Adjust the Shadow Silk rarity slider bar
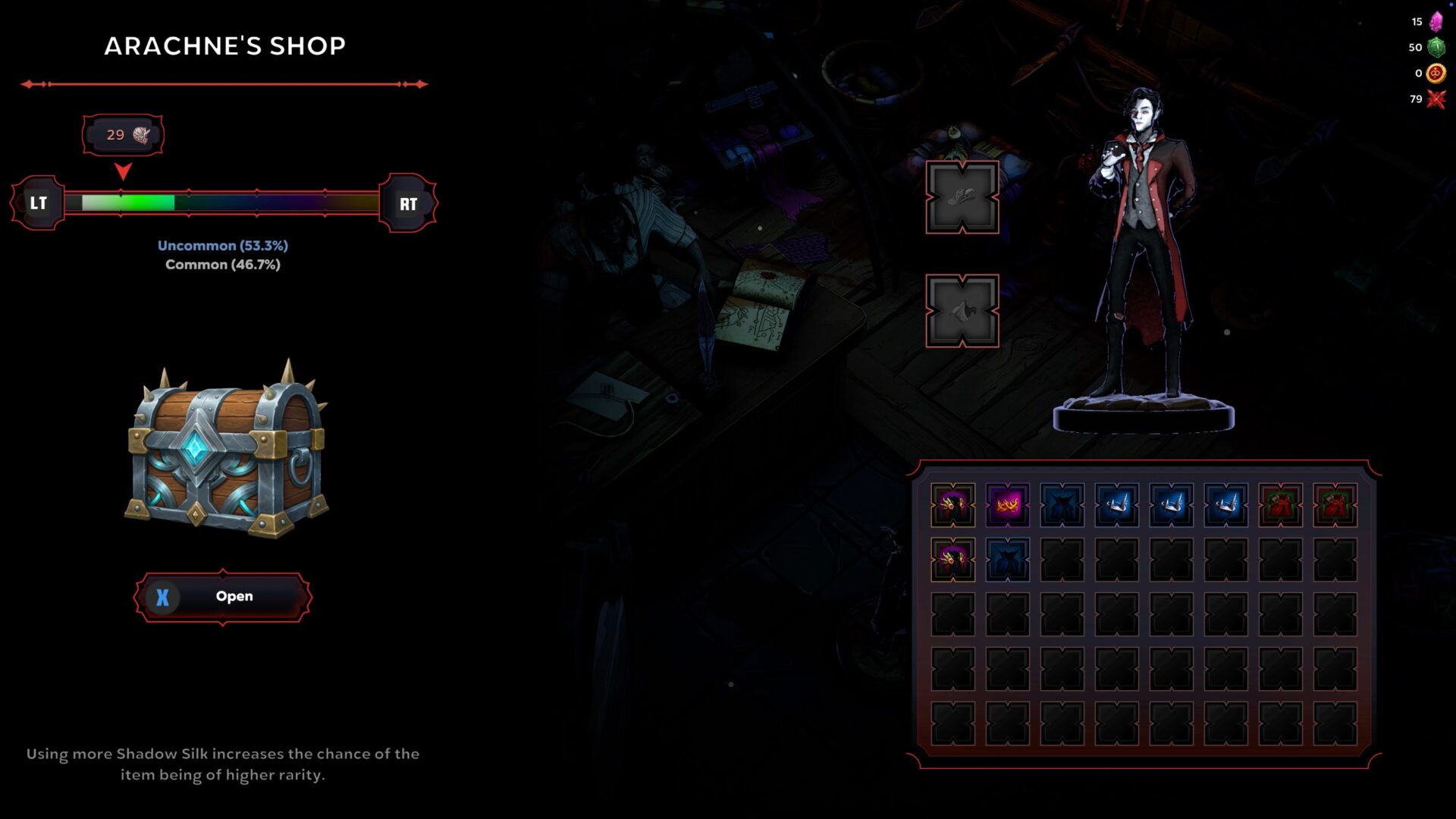Image resolution: width=1456 pixels, height=819 pixels. (222, 202)
